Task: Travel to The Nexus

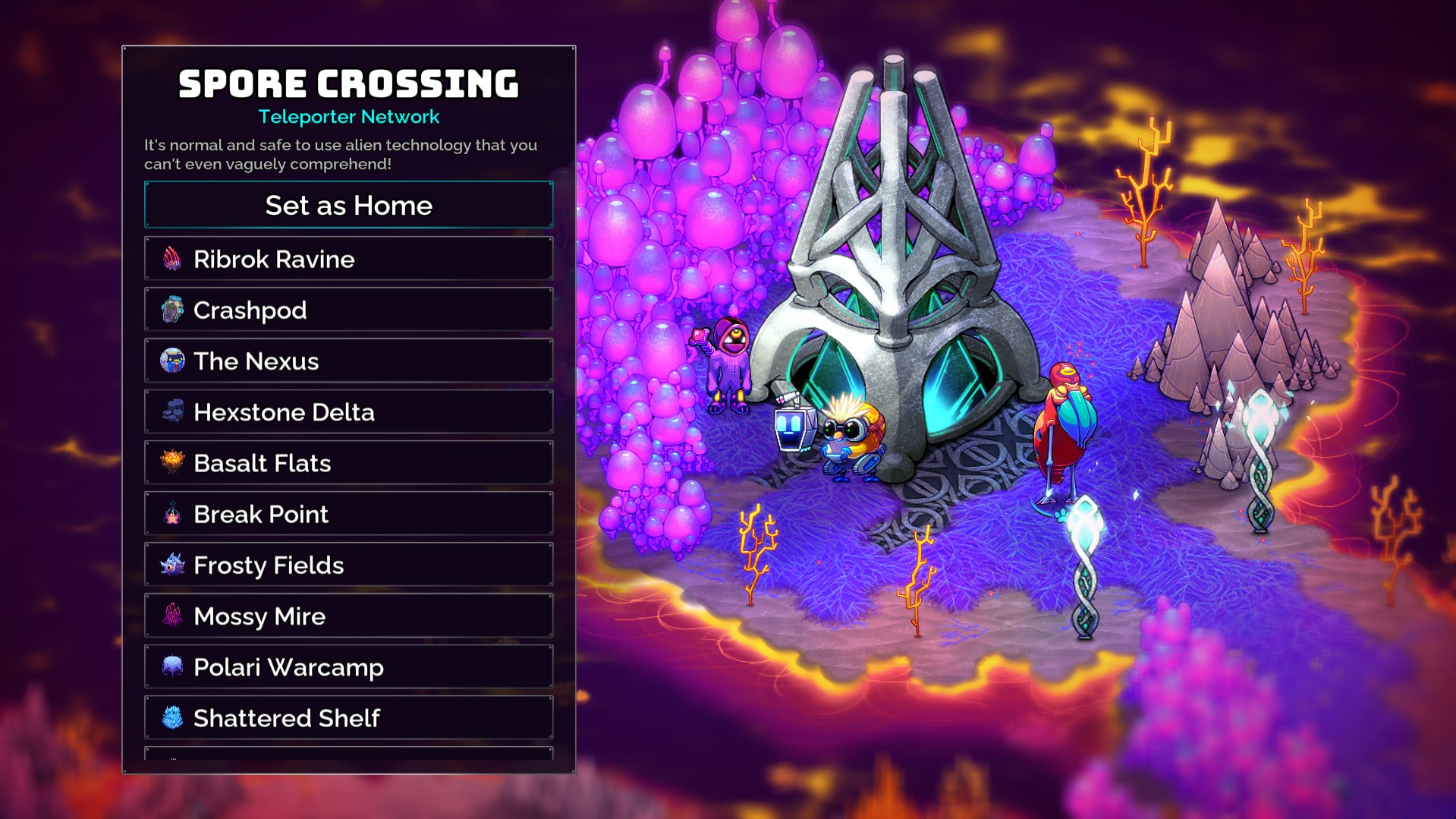Action: click(347, 361)
